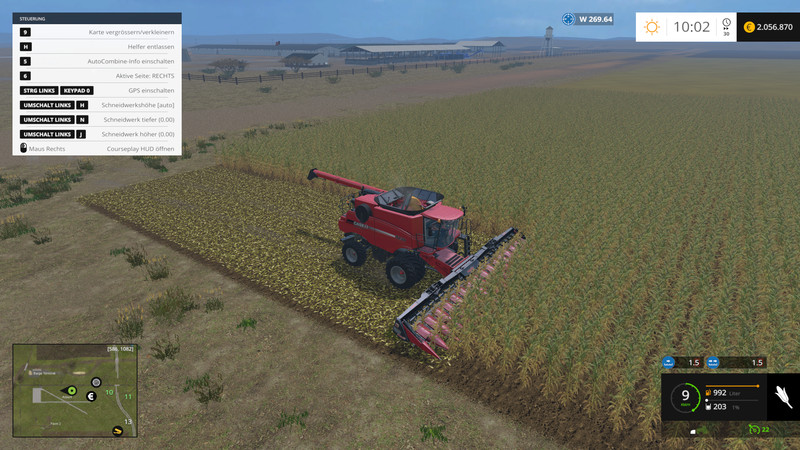The height and width of the screenshot is (450, 800).
Task: Choose the 'Aktive Seite: RECHTS' row
Action: pos(97,76)
